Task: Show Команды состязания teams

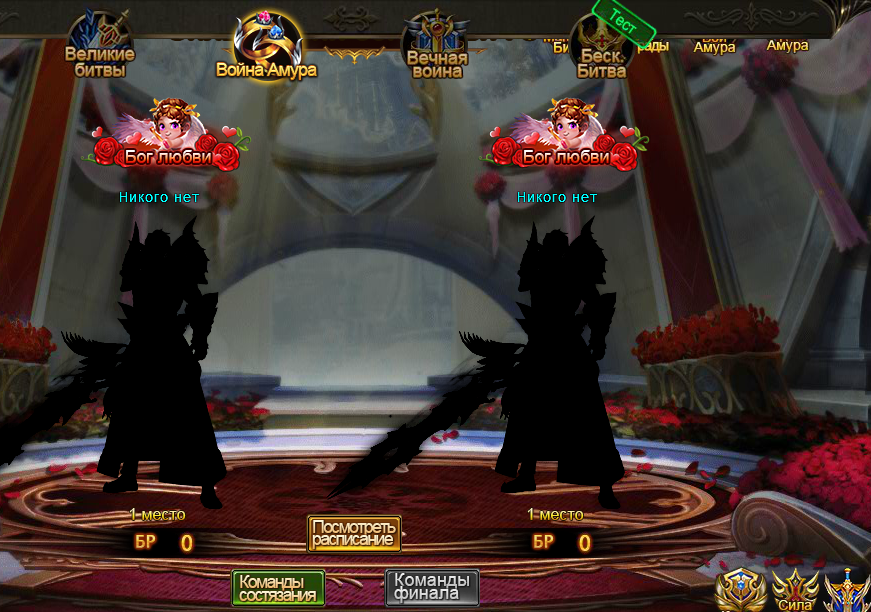Action: tap(278, 588)
